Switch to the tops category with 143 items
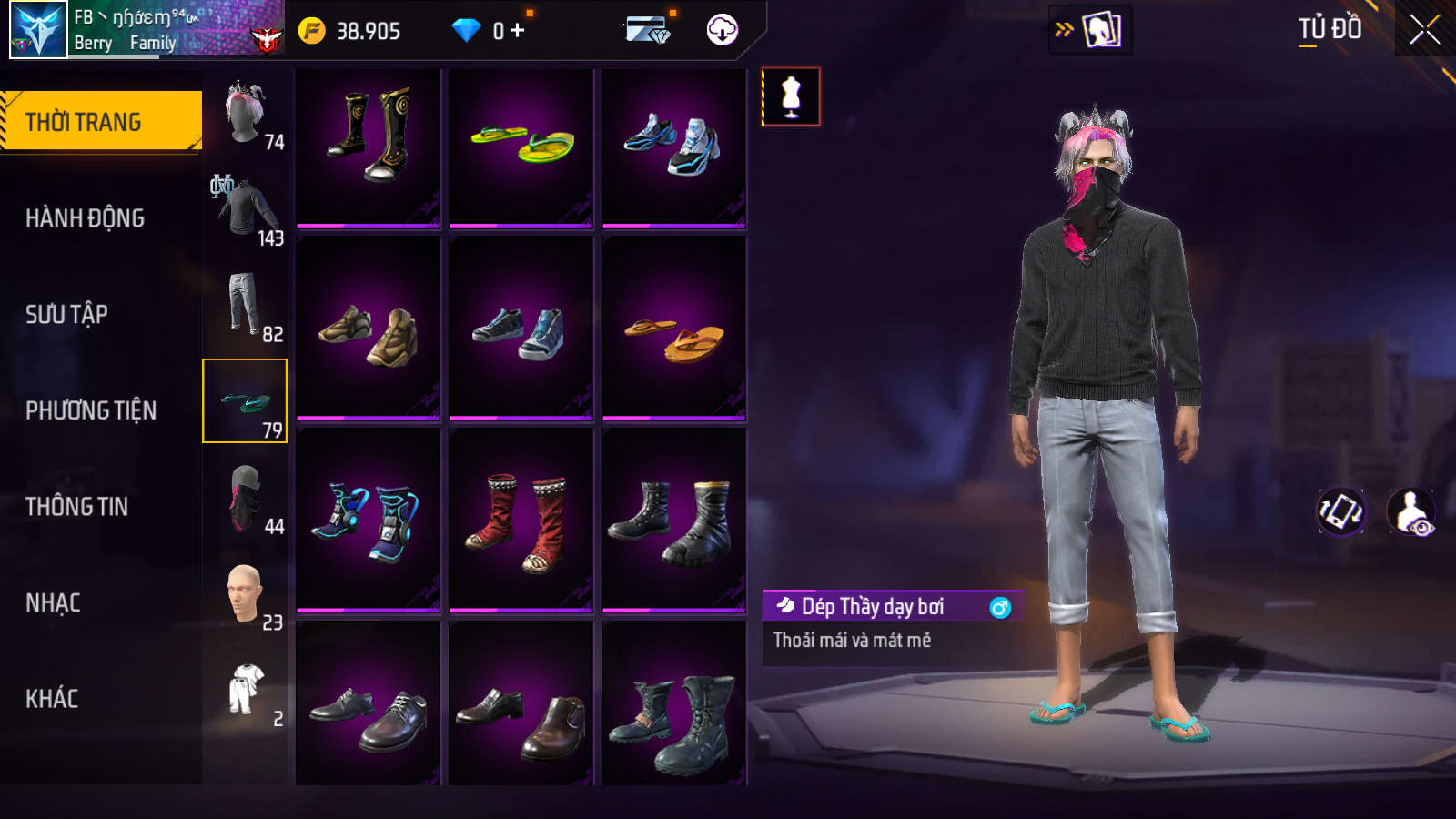1456x819 pixels. (245, 209)
